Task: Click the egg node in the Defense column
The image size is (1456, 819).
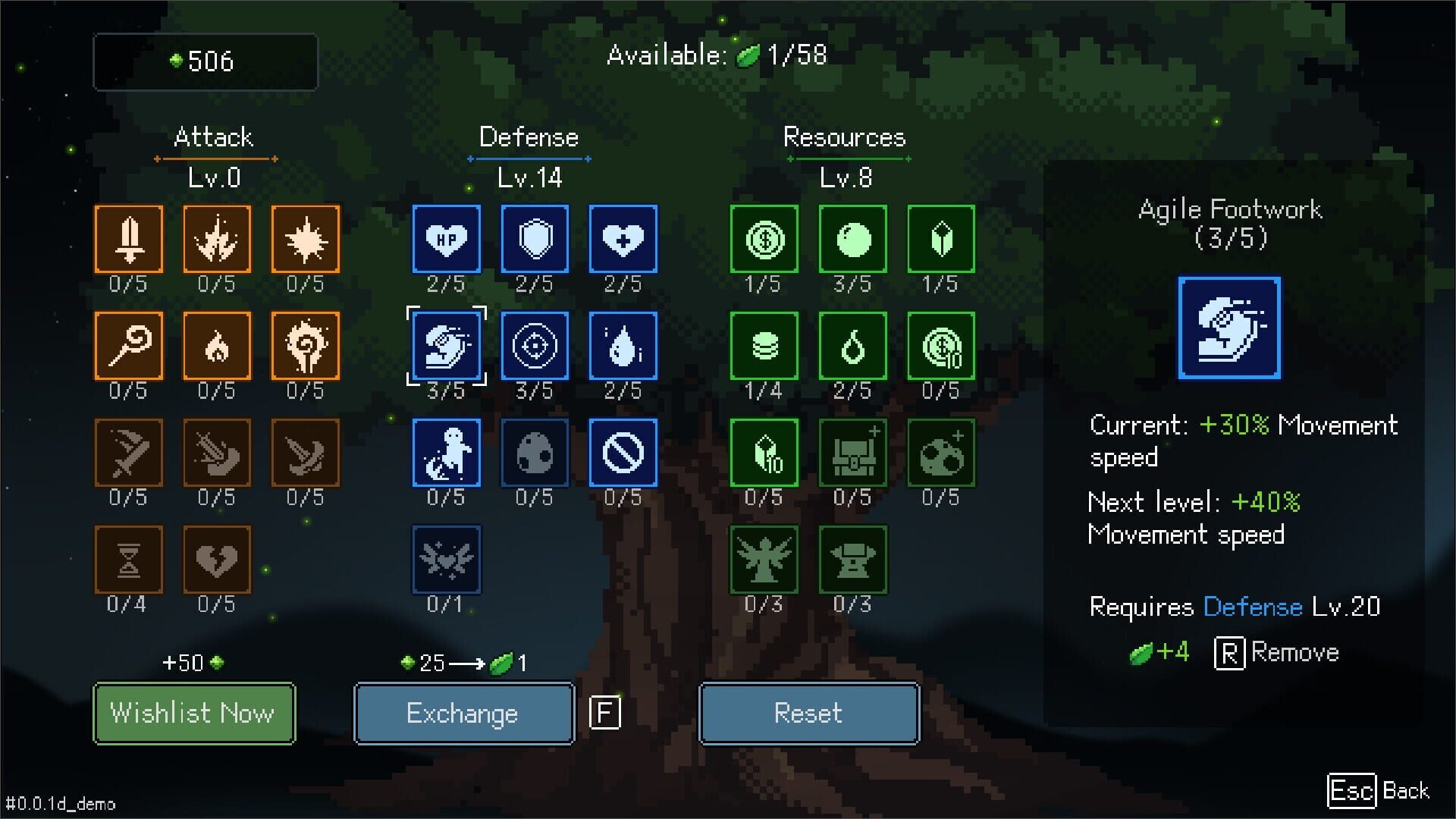Action: tap(534, 452)
